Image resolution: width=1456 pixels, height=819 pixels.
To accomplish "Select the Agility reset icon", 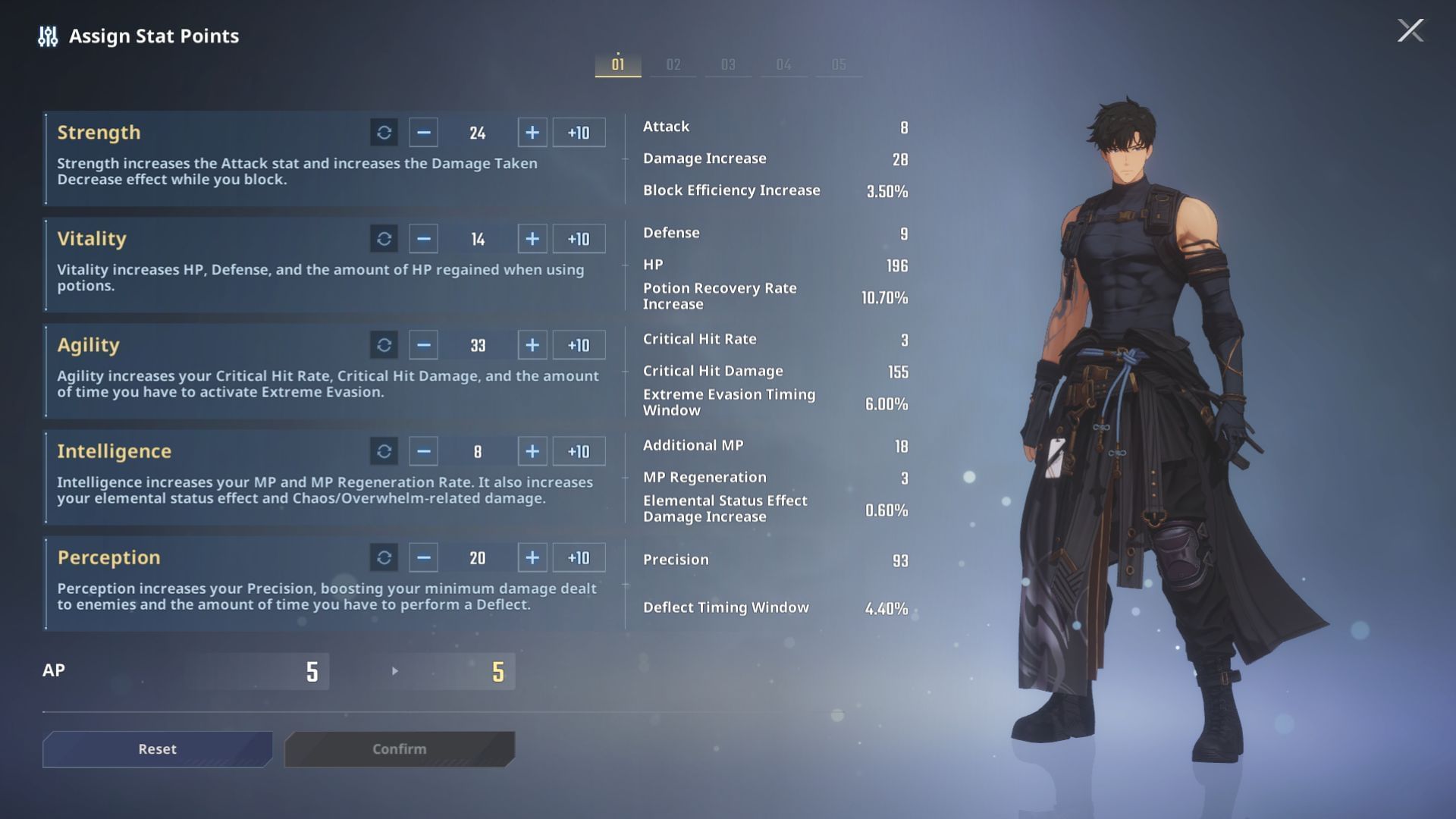I will [x=384, y=344].
